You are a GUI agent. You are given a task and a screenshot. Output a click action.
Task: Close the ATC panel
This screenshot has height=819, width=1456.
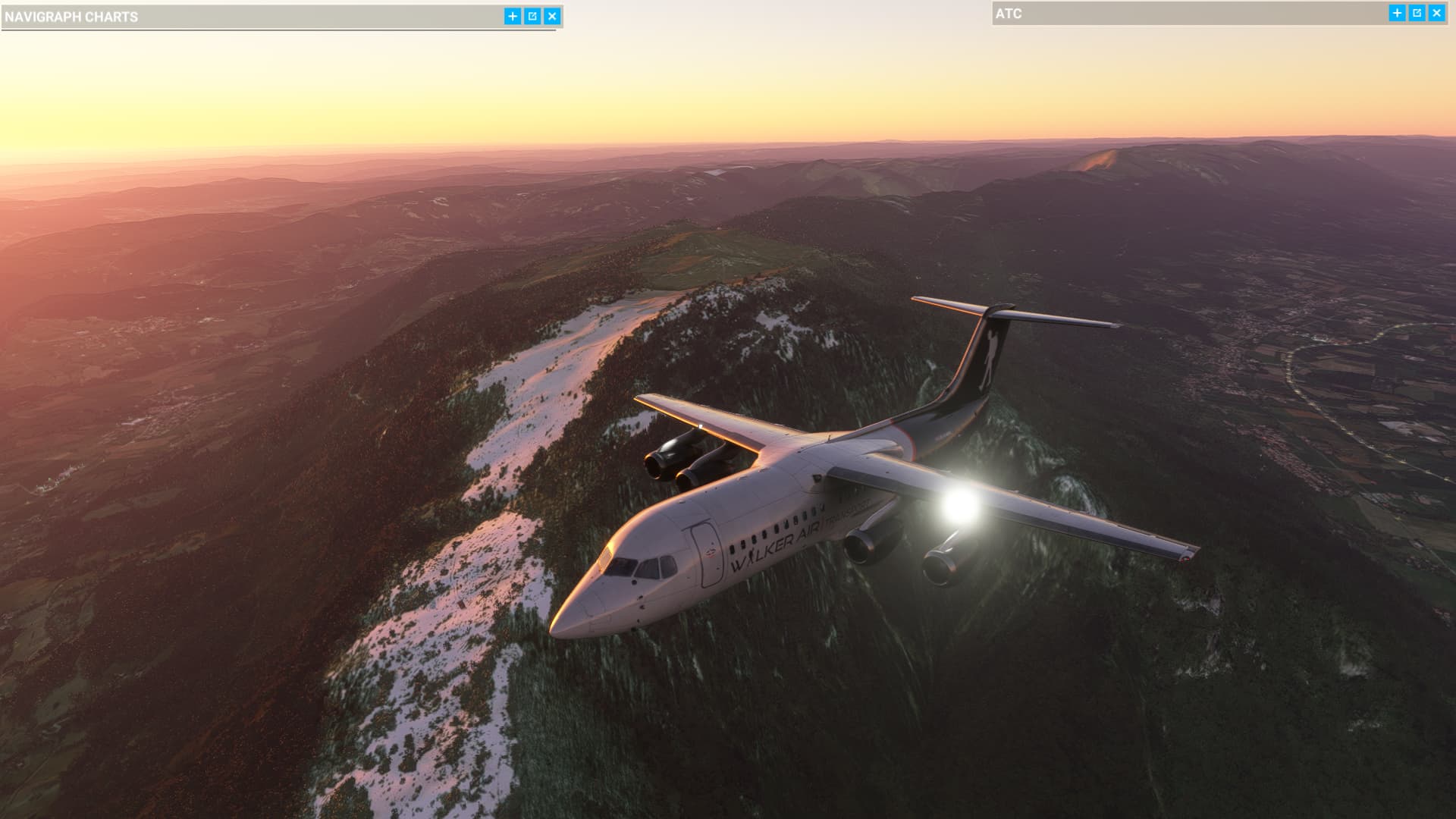coord(1437,13)
